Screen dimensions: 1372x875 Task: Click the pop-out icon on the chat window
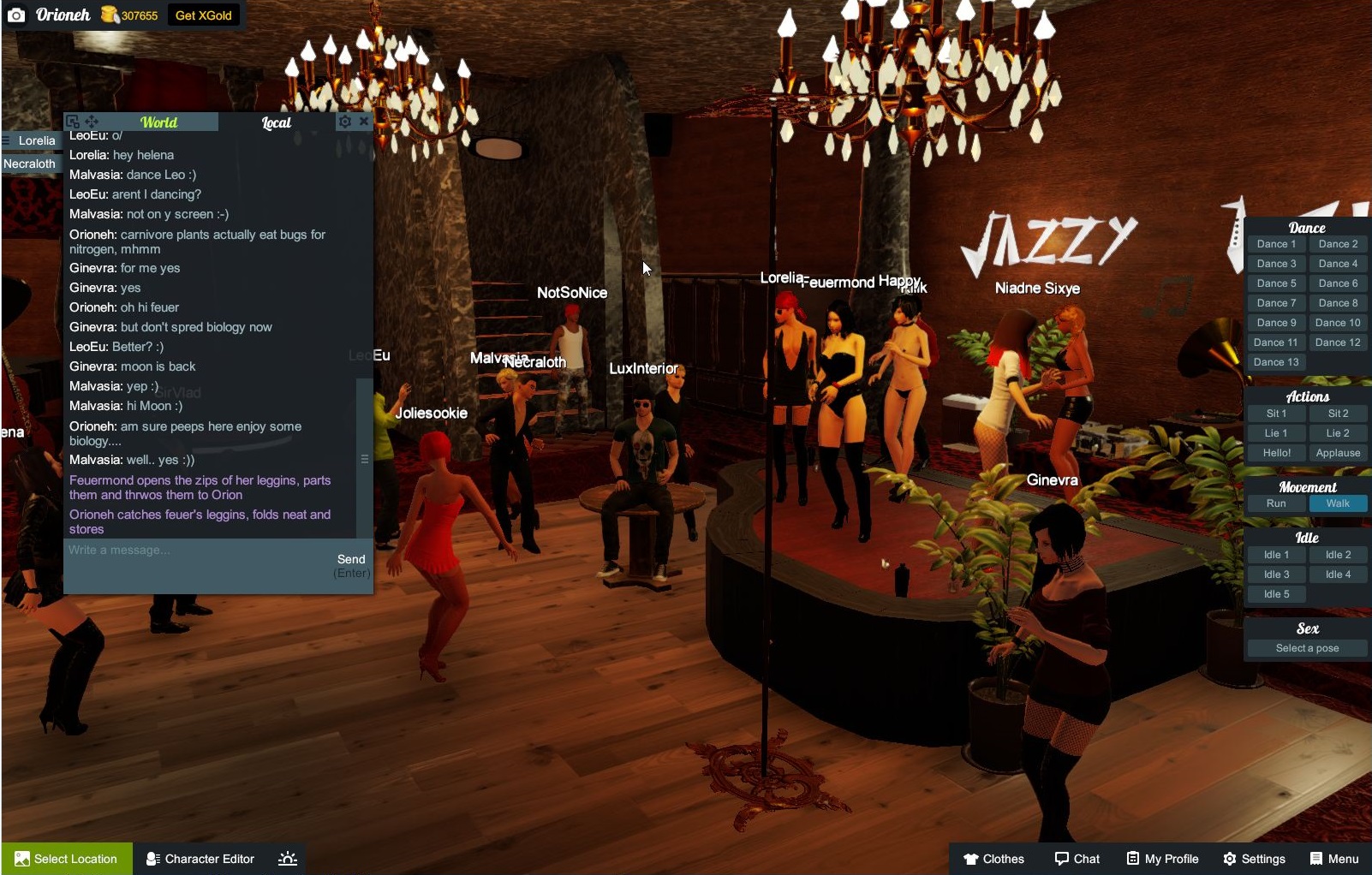[74, 121]
